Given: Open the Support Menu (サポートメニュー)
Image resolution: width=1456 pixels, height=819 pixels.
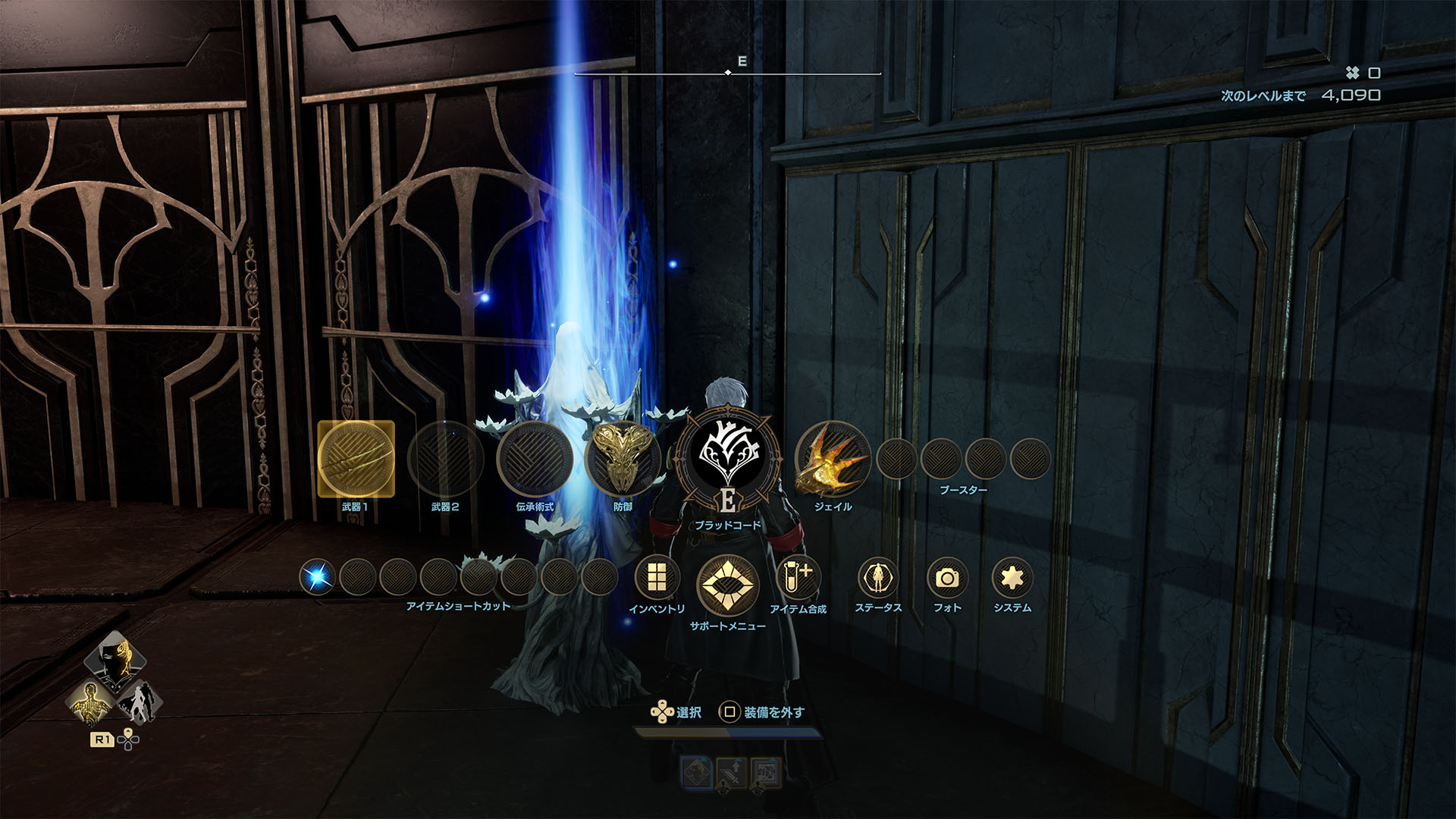Looking at the screenshot, I should [727, 585].
